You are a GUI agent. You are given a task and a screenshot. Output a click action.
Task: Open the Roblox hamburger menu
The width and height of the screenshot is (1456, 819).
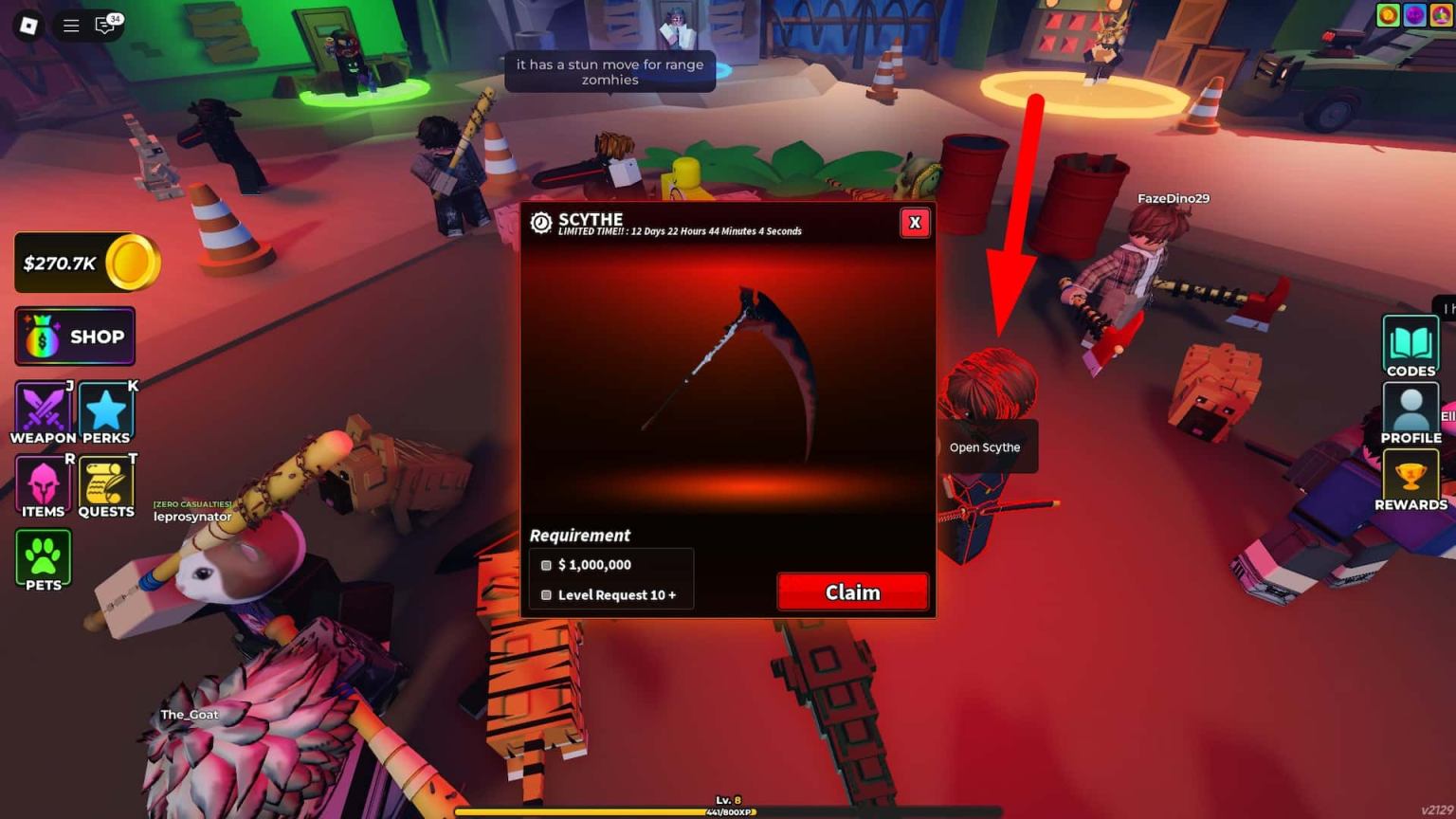(x=70, y=26)
